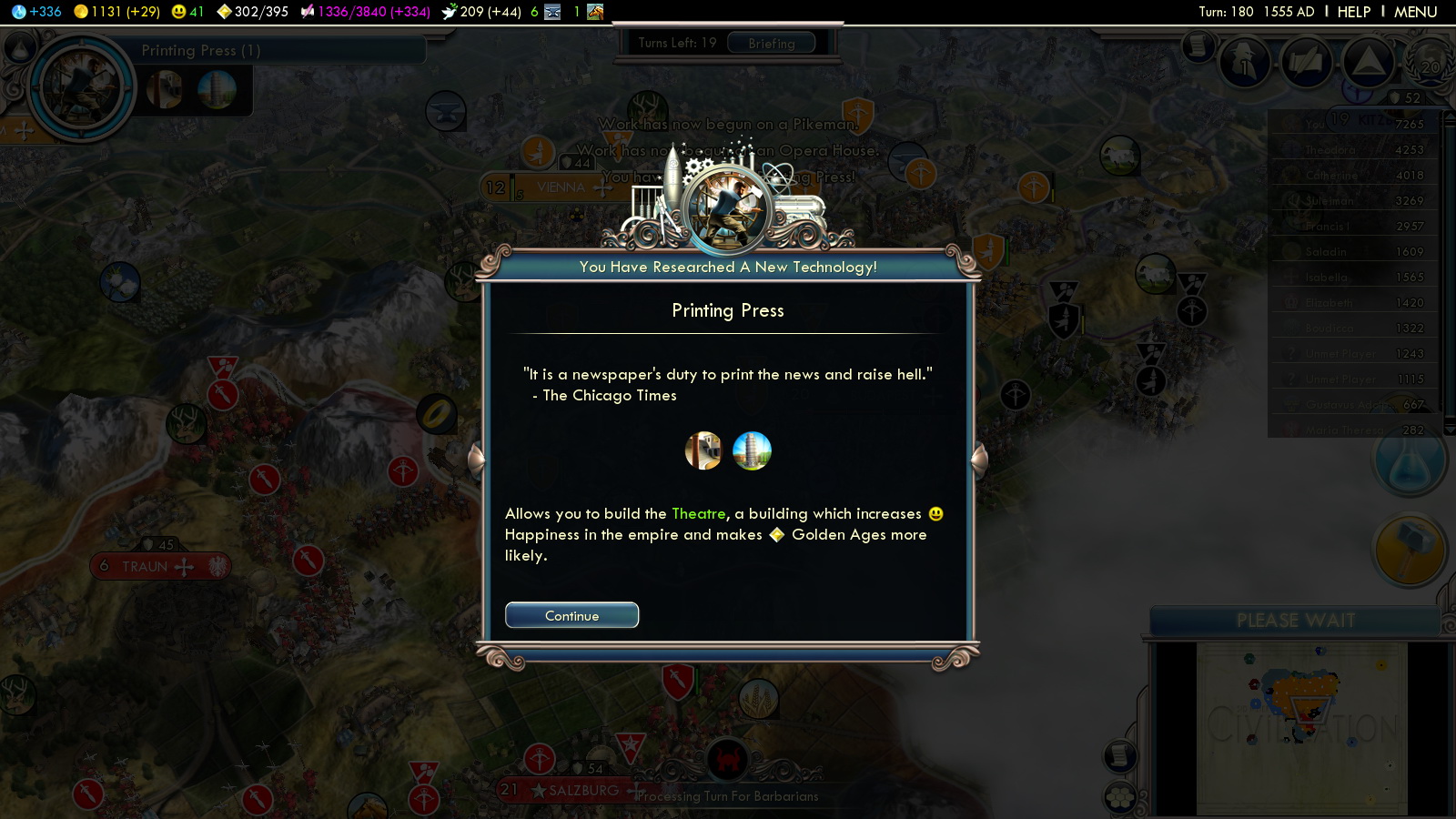This screenshot has height=819, width=1456.
Task: Click the gold treasury readout in top bar
Action: 116,12
